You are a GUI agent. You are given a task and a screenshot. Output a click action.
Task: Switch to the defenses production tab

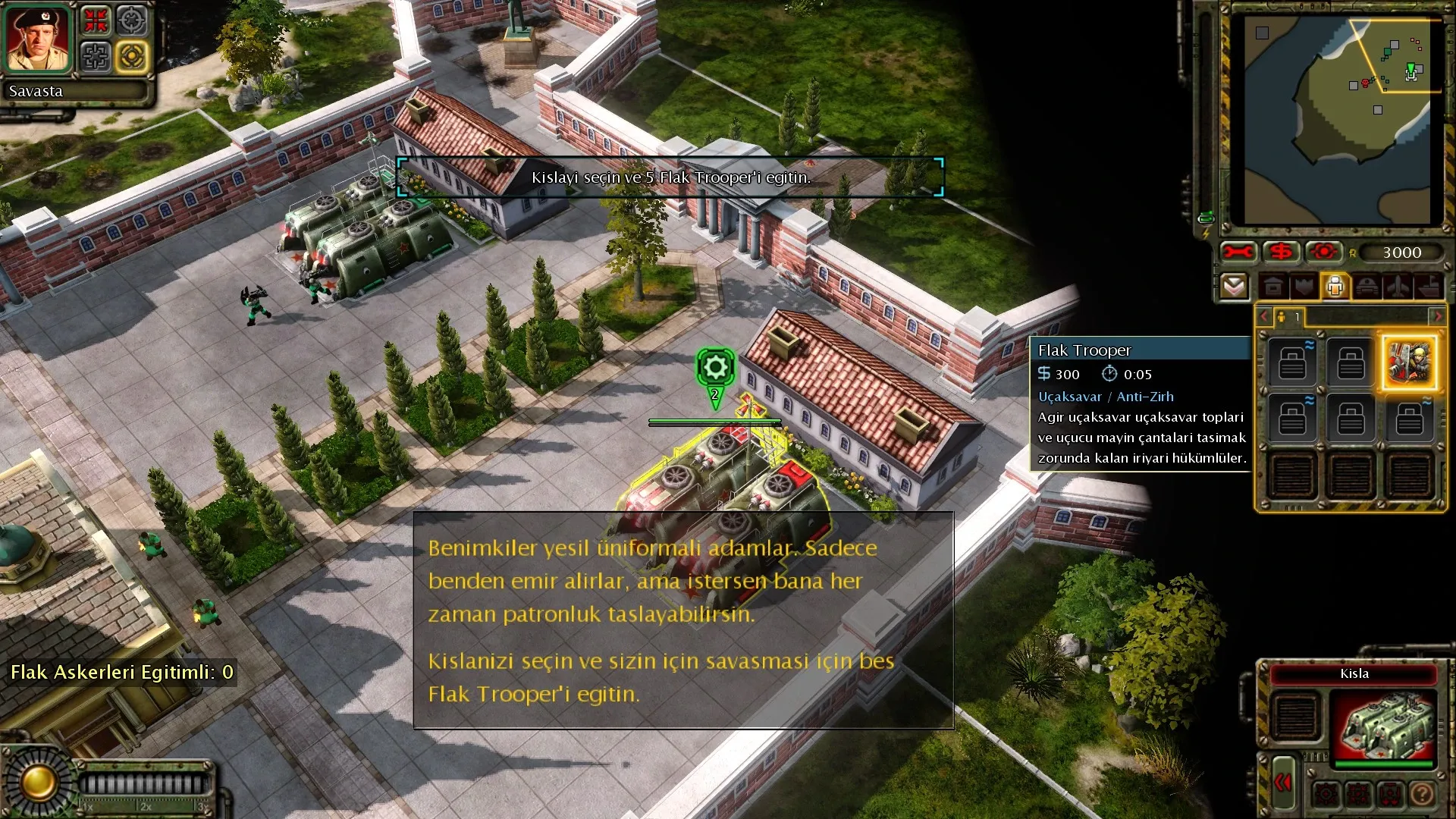click(x=1304, y=287)
